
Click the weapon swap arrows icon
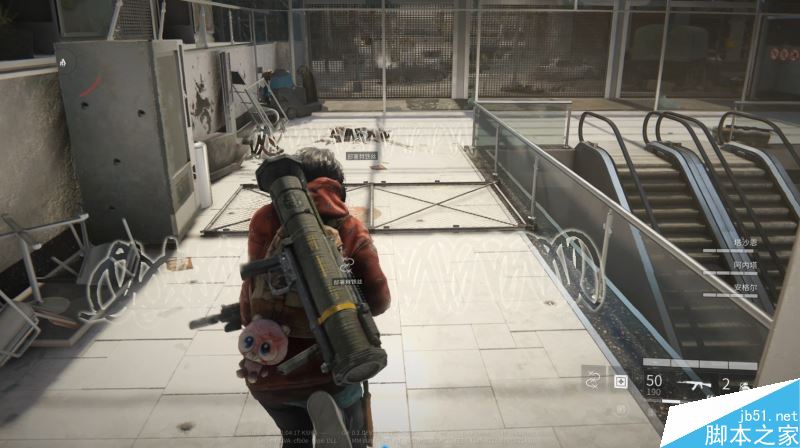591,381
